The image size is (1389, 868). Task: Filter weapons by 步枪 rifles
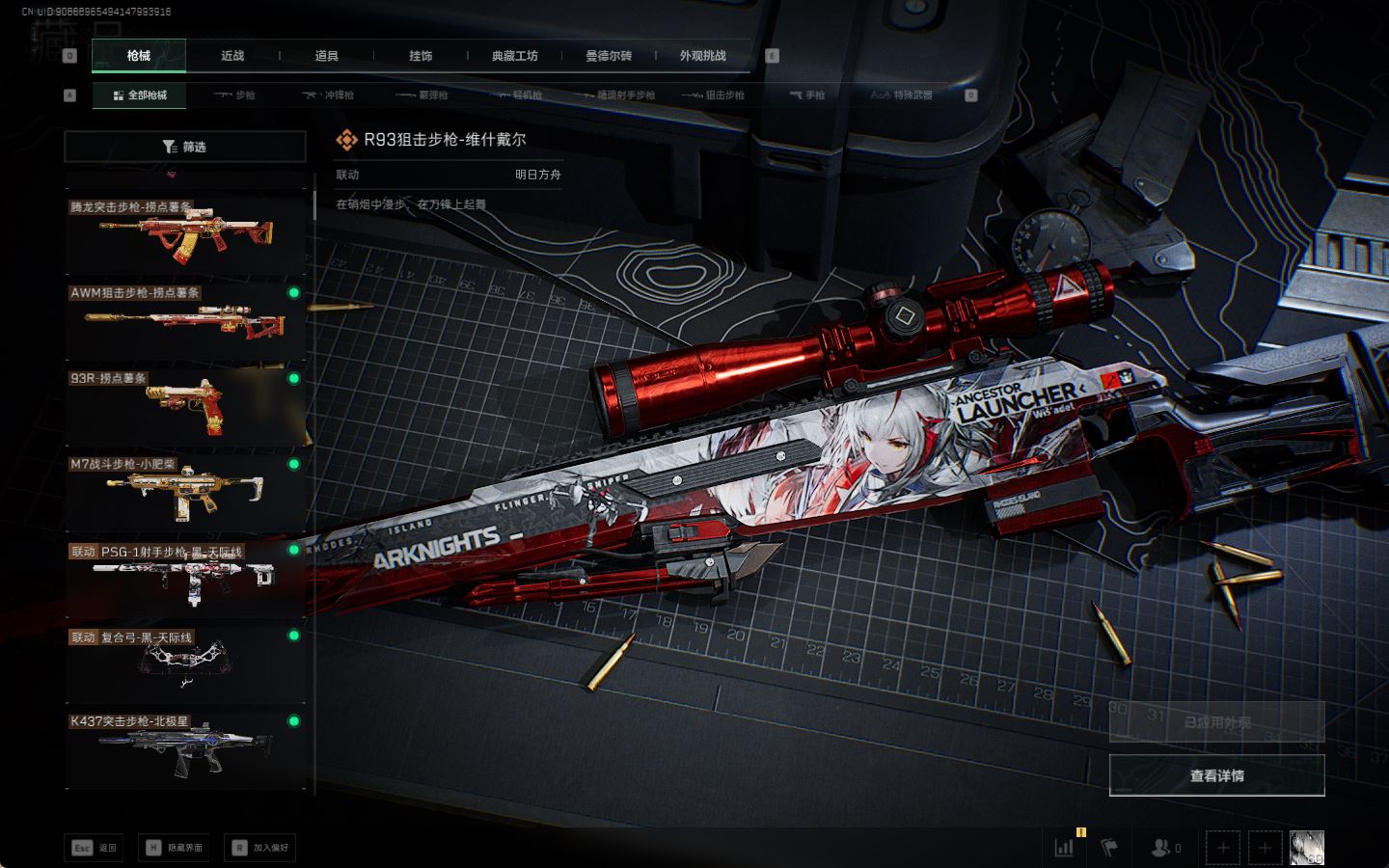click(x=235, y=95)
